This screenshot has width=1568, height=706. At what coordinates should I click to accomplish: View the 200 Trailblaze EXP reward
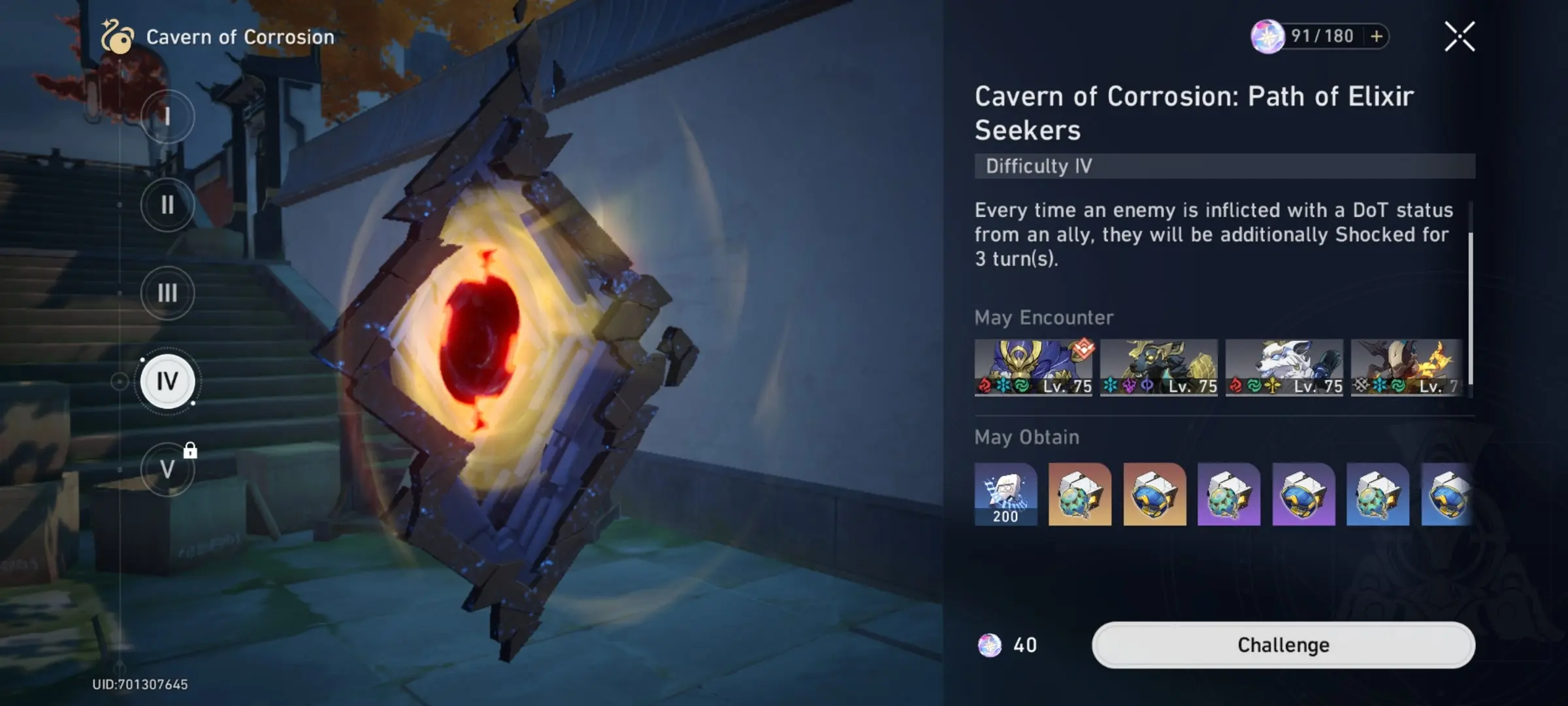pos(1005,494)
